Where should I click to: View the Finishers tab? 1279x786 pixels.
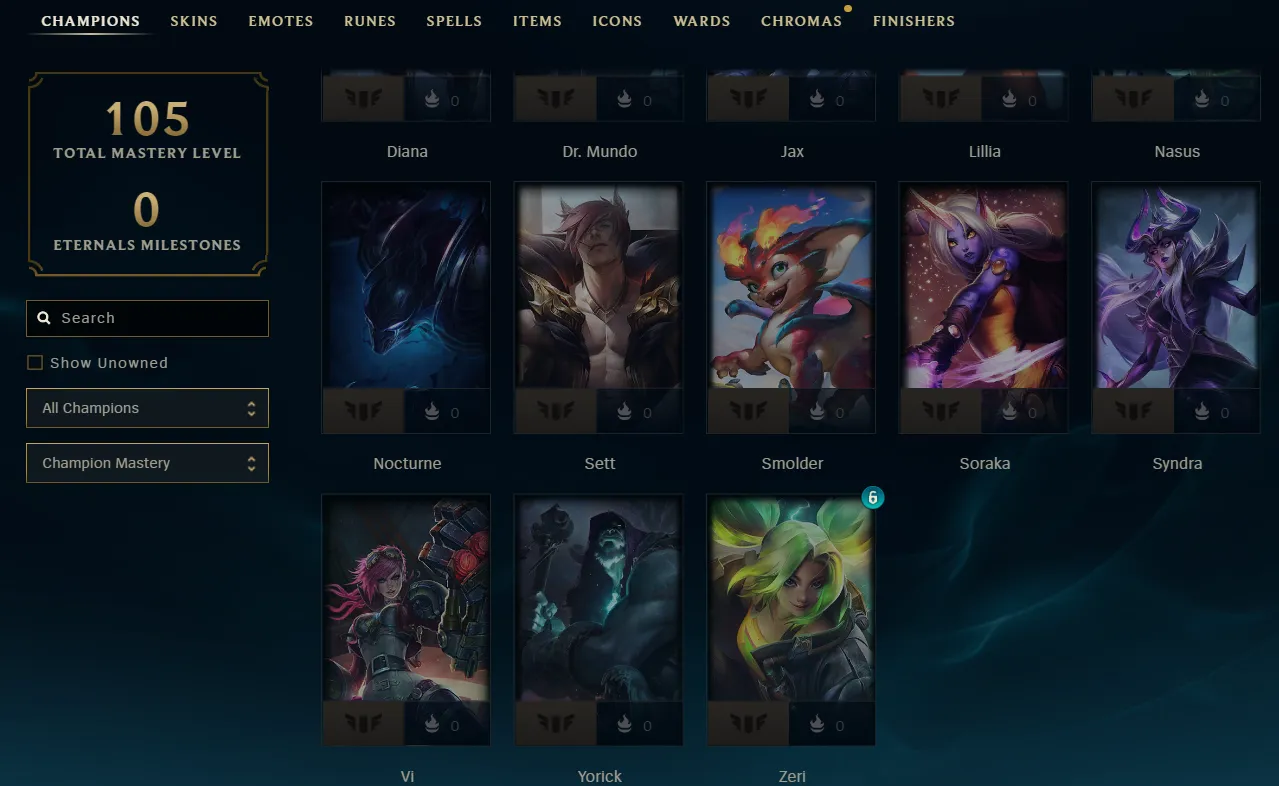click(914, 21)
